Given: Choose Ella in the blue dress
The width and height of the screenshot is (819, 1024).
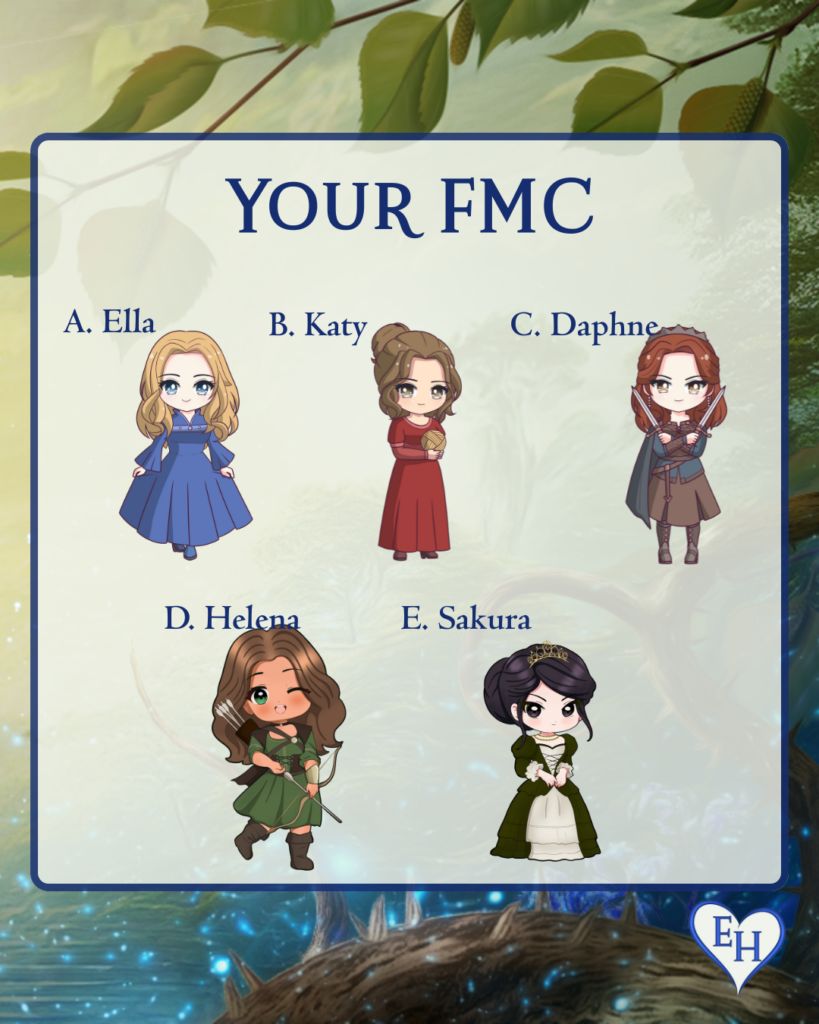Looking at the screenshot, I should tap(187, 445).
